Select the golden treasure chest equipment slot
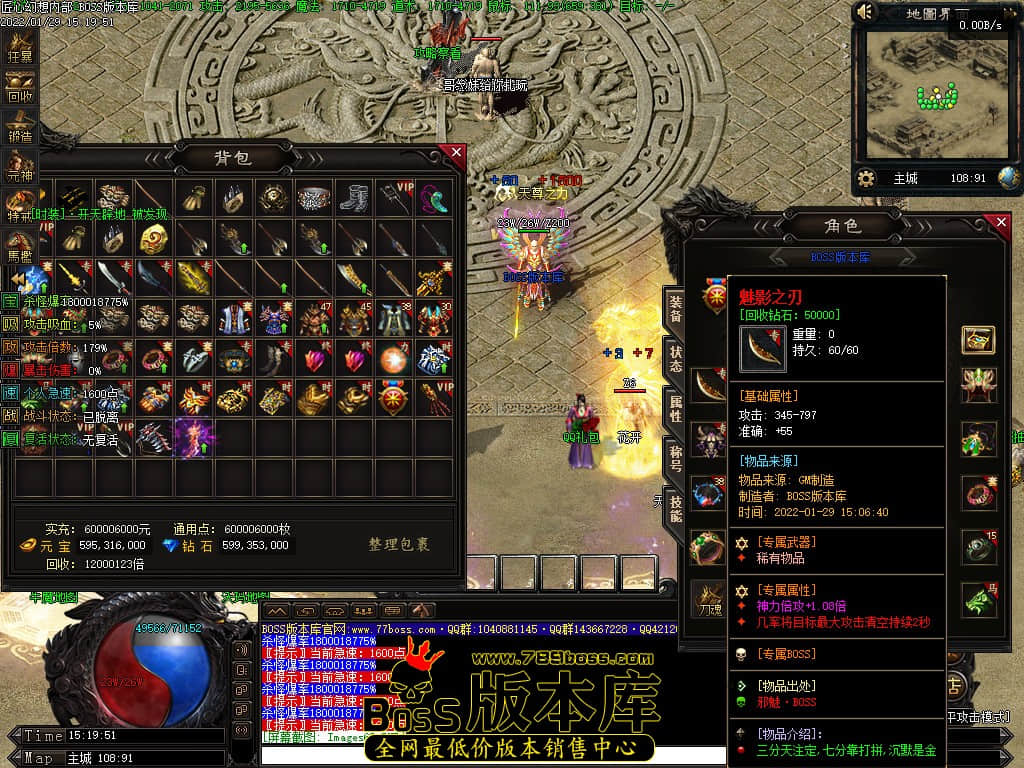Screen dimensions: 1024x768 [978, 339]
